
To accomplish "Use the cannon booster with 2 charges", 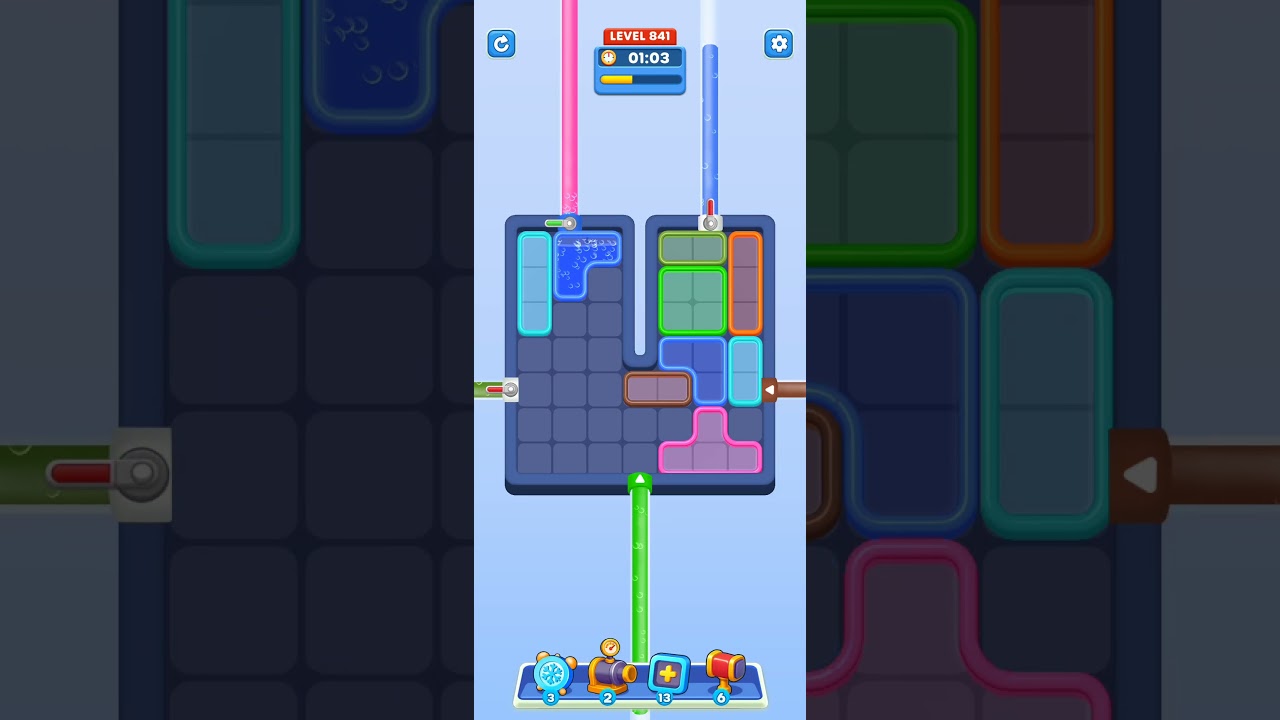I will pos(611,677).
